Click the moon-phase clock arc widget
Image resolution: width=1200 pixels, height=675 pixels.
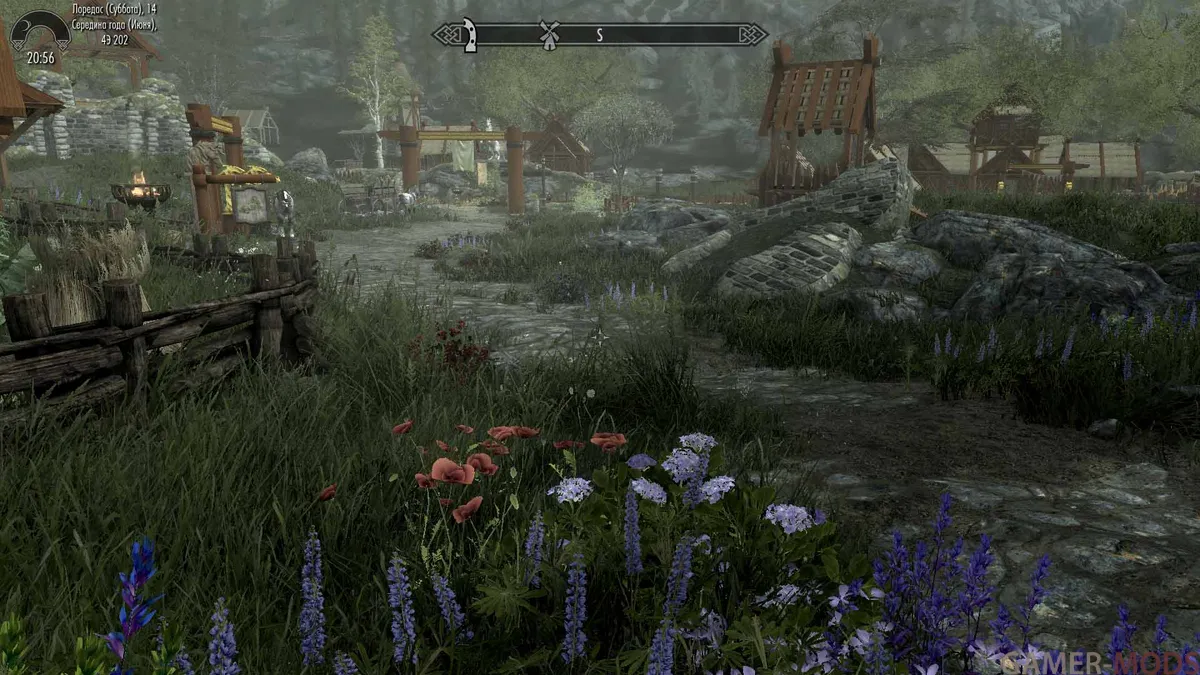(40, 32)
